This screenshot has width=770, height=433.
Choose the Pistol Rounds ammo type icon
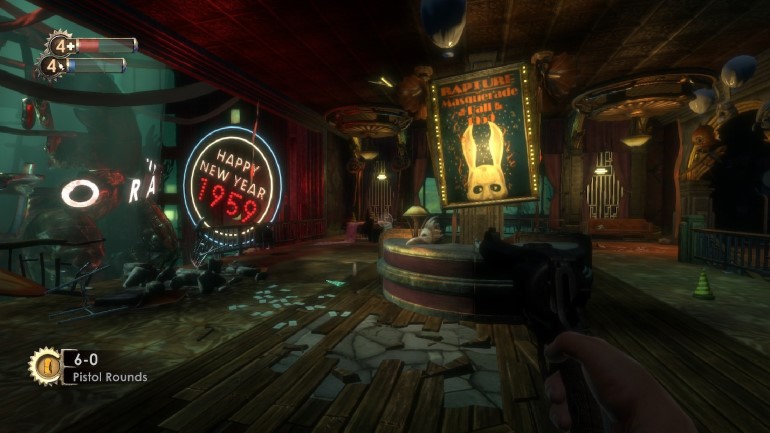click(x=45, y=365)
